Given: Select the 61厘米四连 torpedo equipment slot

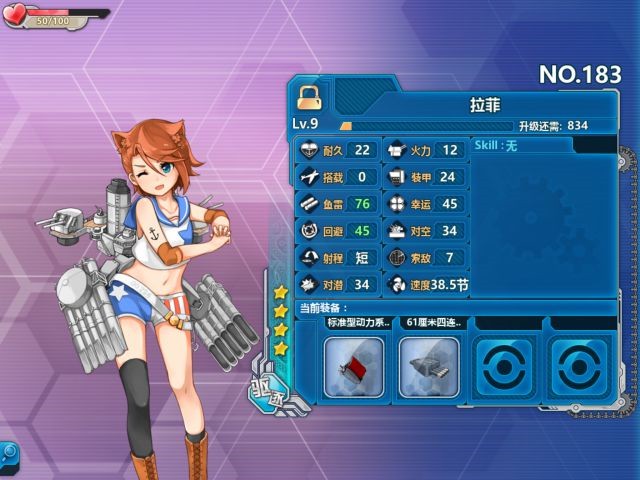Looking at the screenshot, I should tap(429, 366).
